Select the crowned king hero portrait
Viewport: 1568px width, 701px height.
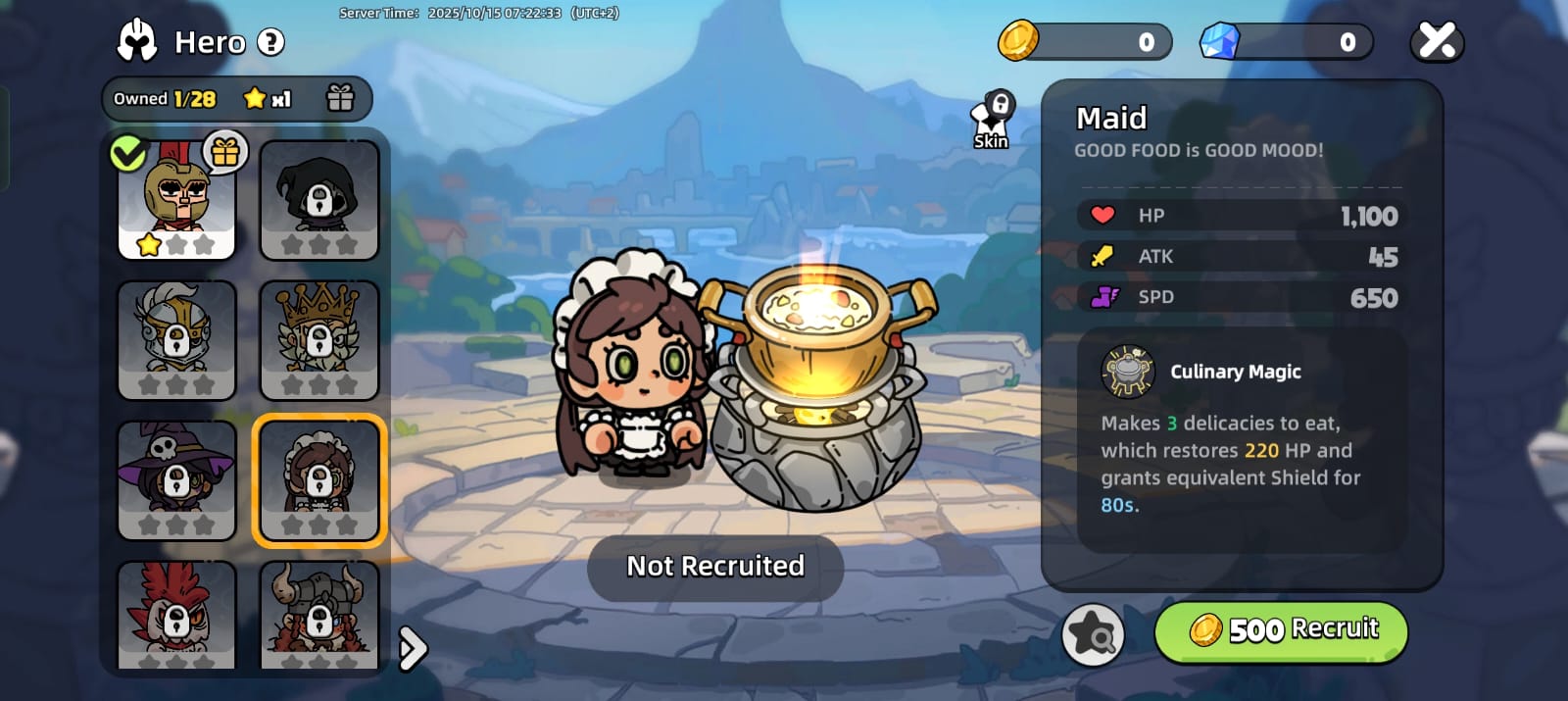(x=318, y=340)
